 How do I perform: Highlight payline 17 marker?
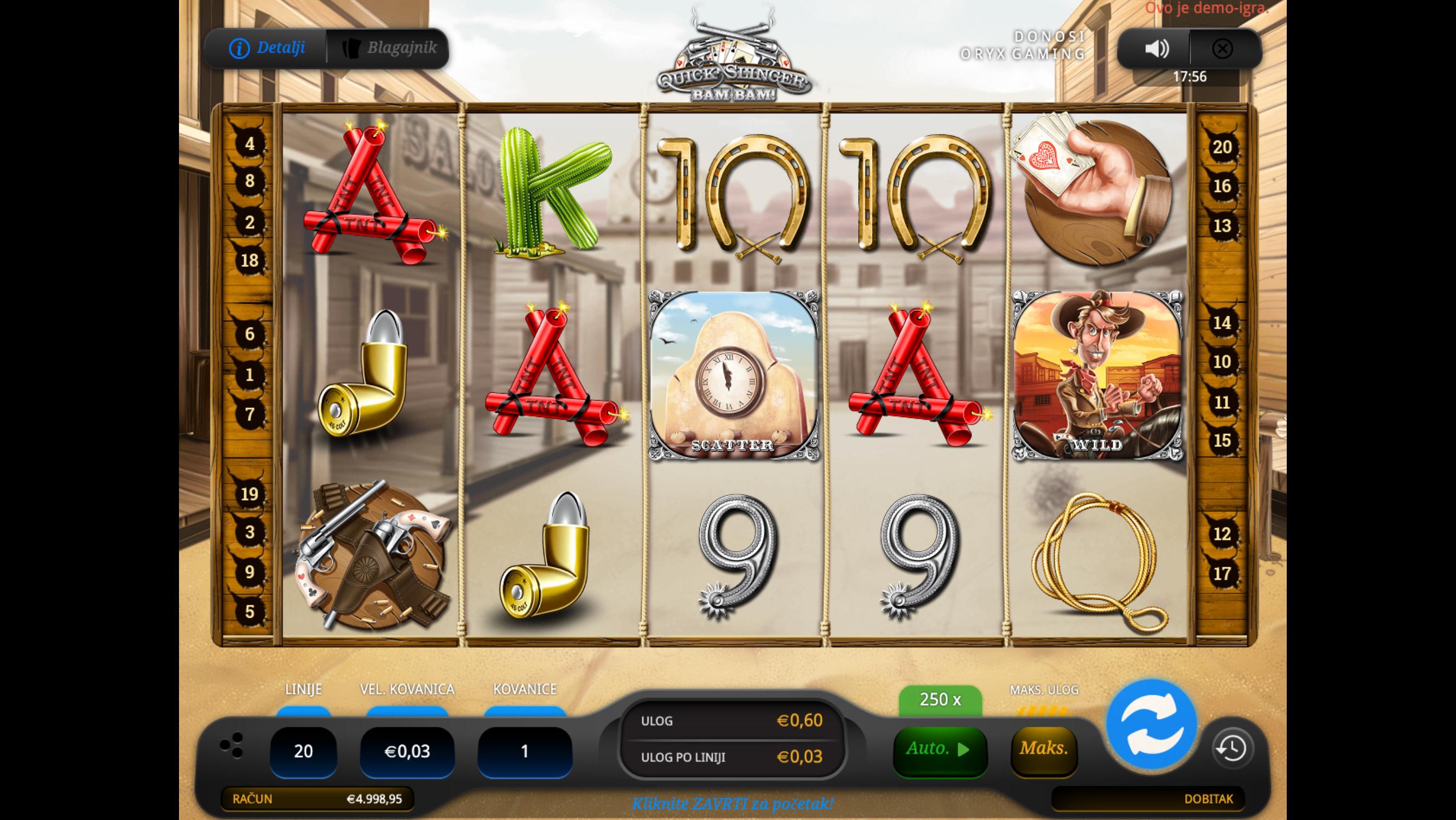[x=1222, y=574]
